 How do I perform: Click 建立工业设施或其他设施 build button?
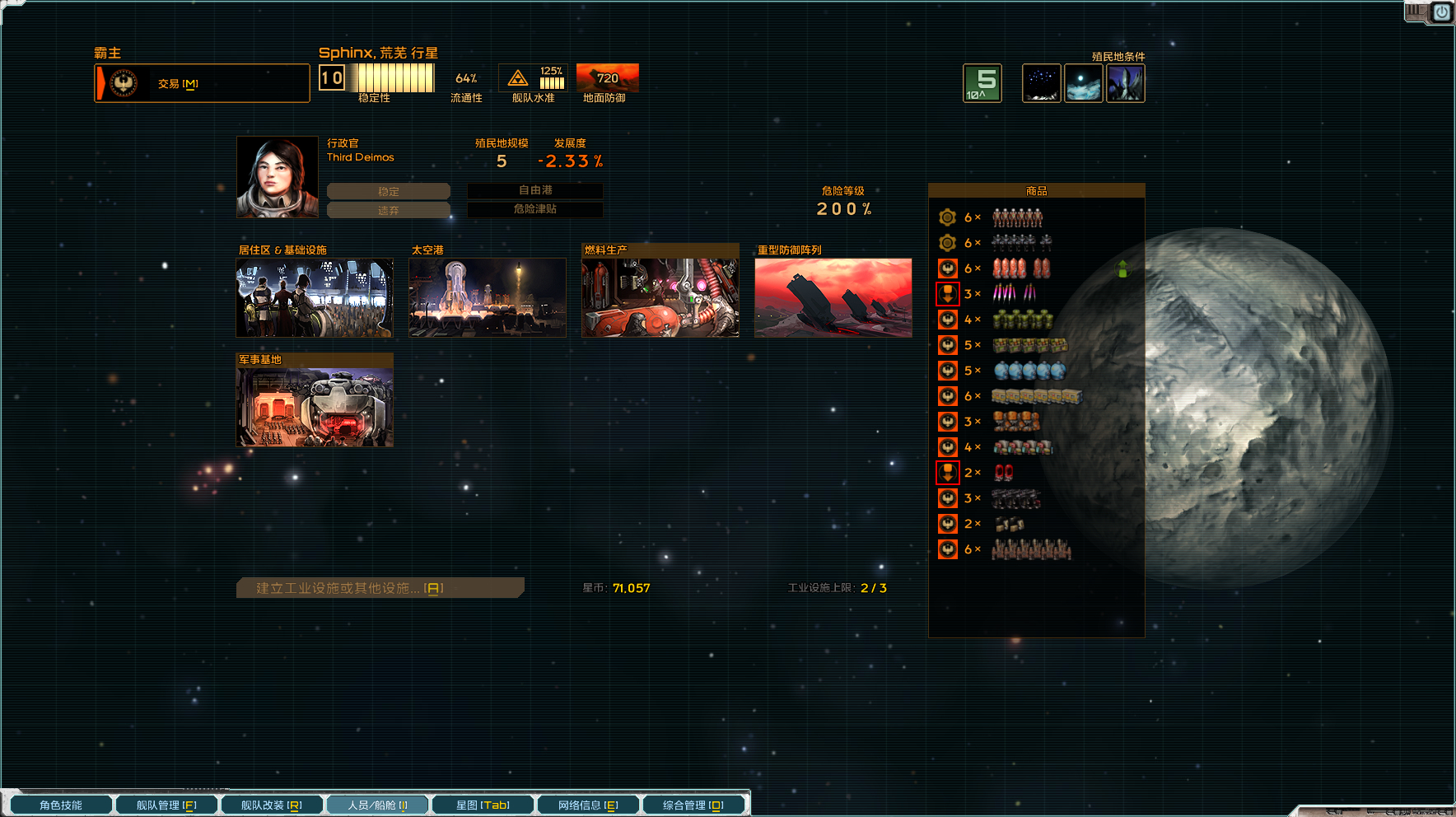pos(380,588)
